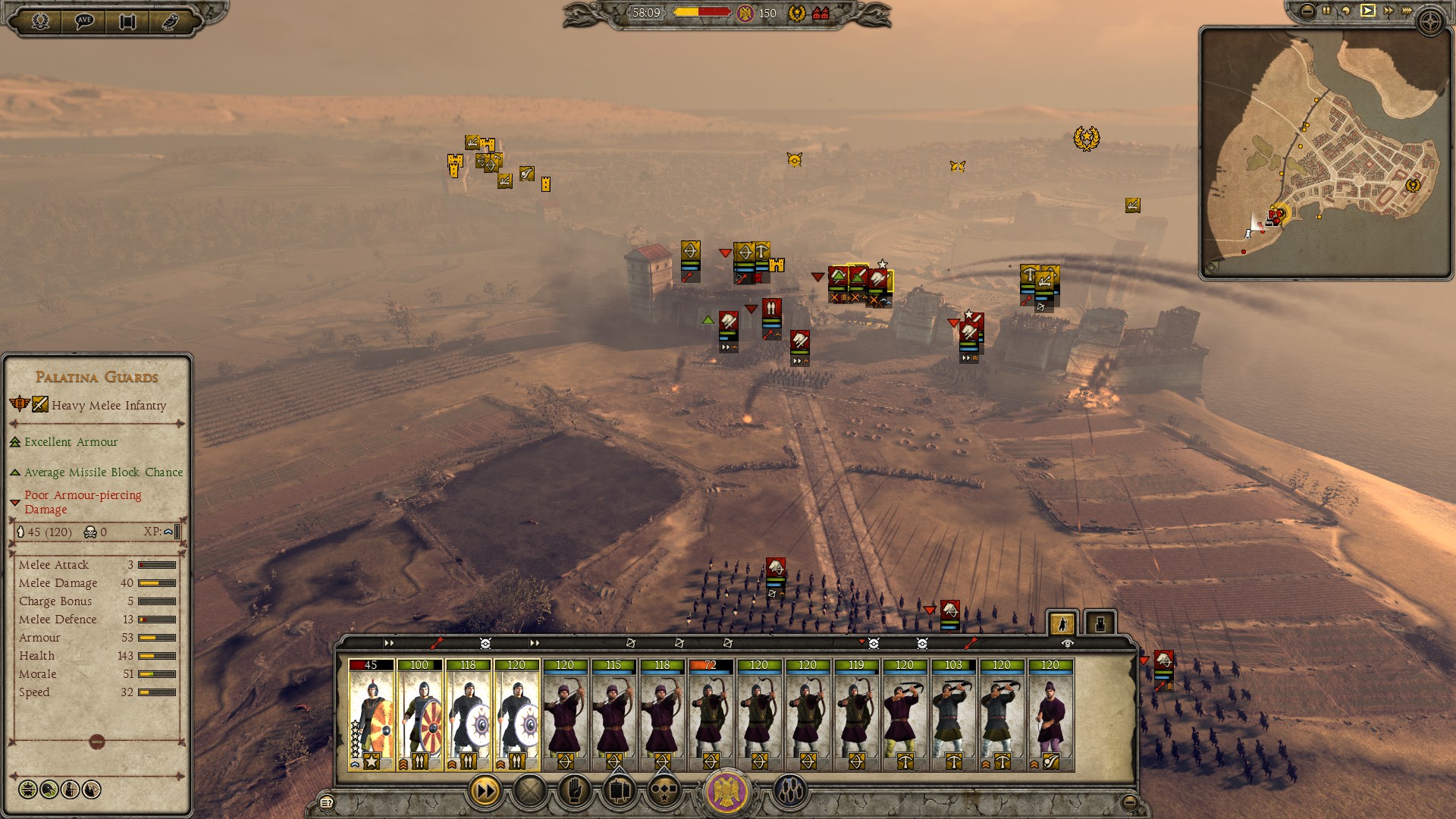This screenshot has width=1456, height=819.
Task: Open the scroll icon in top-left bar
Action: 127,21
